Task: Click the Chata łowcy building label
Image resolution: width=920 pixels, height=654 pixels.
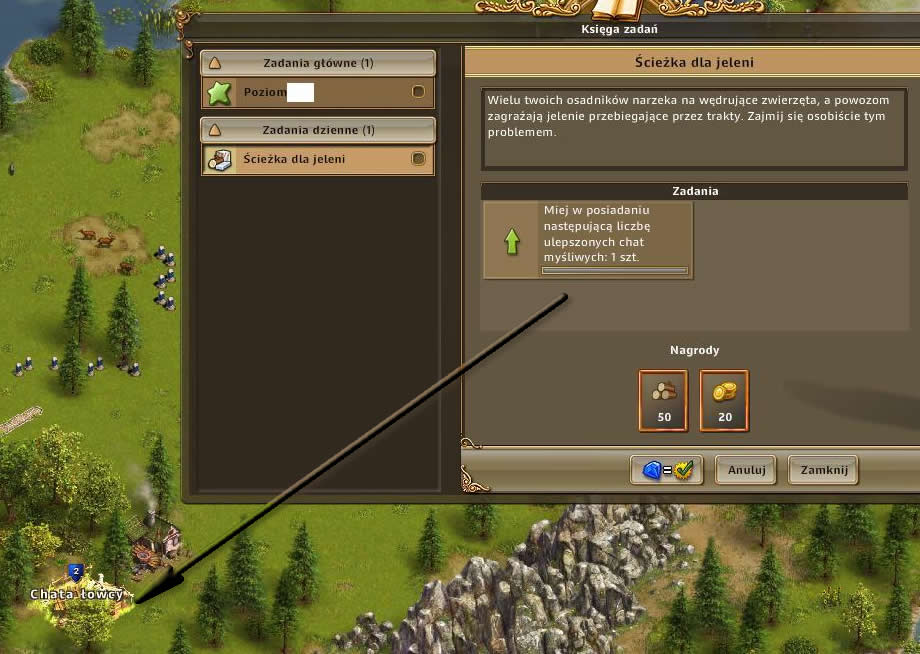Action: tap(77, 595)
